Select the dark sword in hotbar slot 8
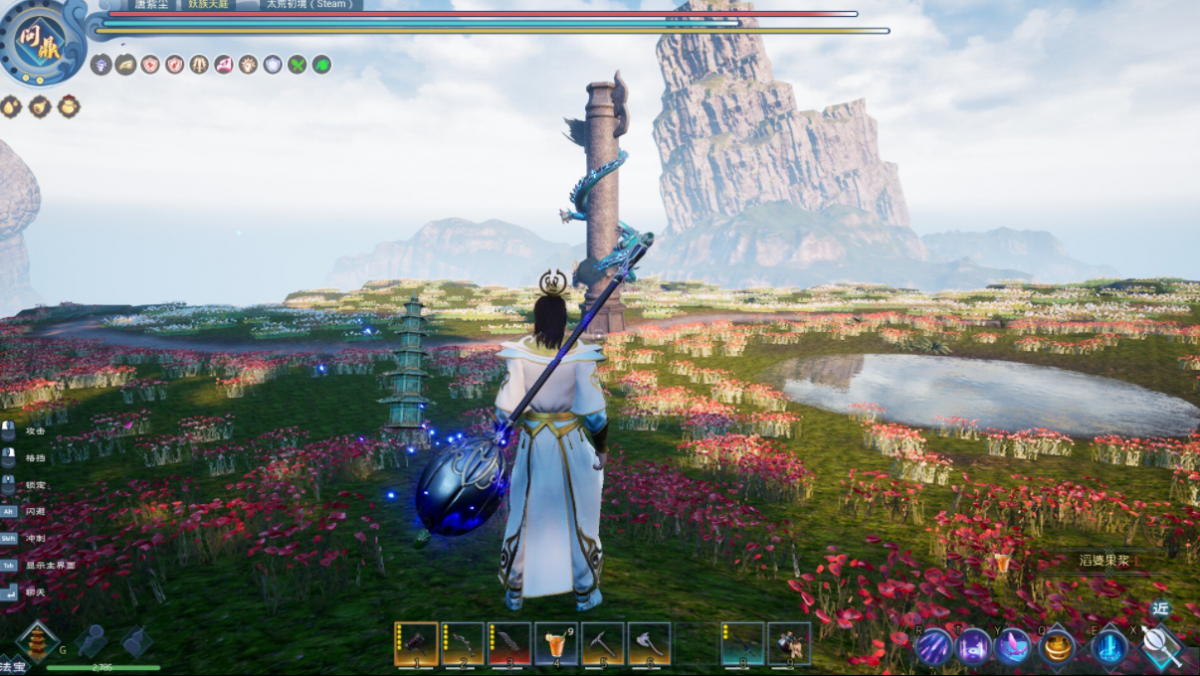Viewport: 1200px width, 676px height. (743, 644)
